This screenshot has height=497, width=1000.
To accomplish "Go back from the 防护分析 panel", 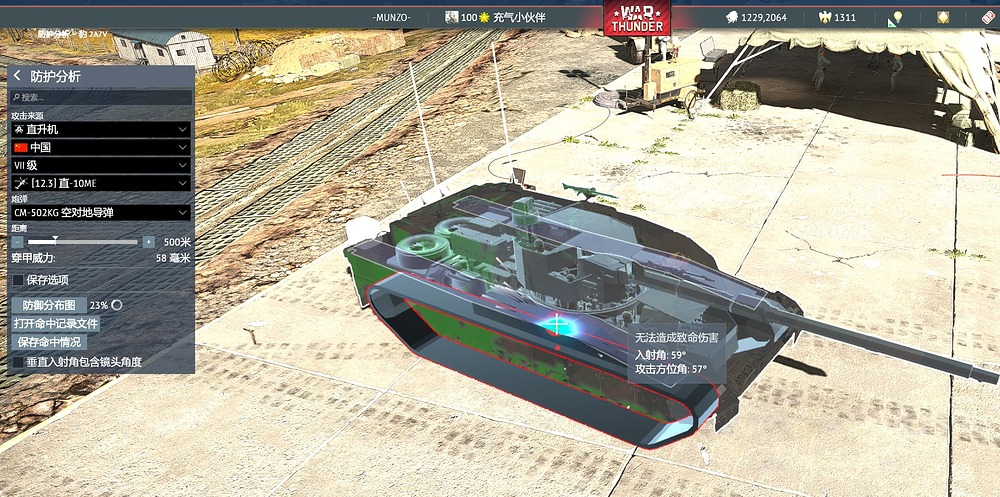I will point(17,76).
